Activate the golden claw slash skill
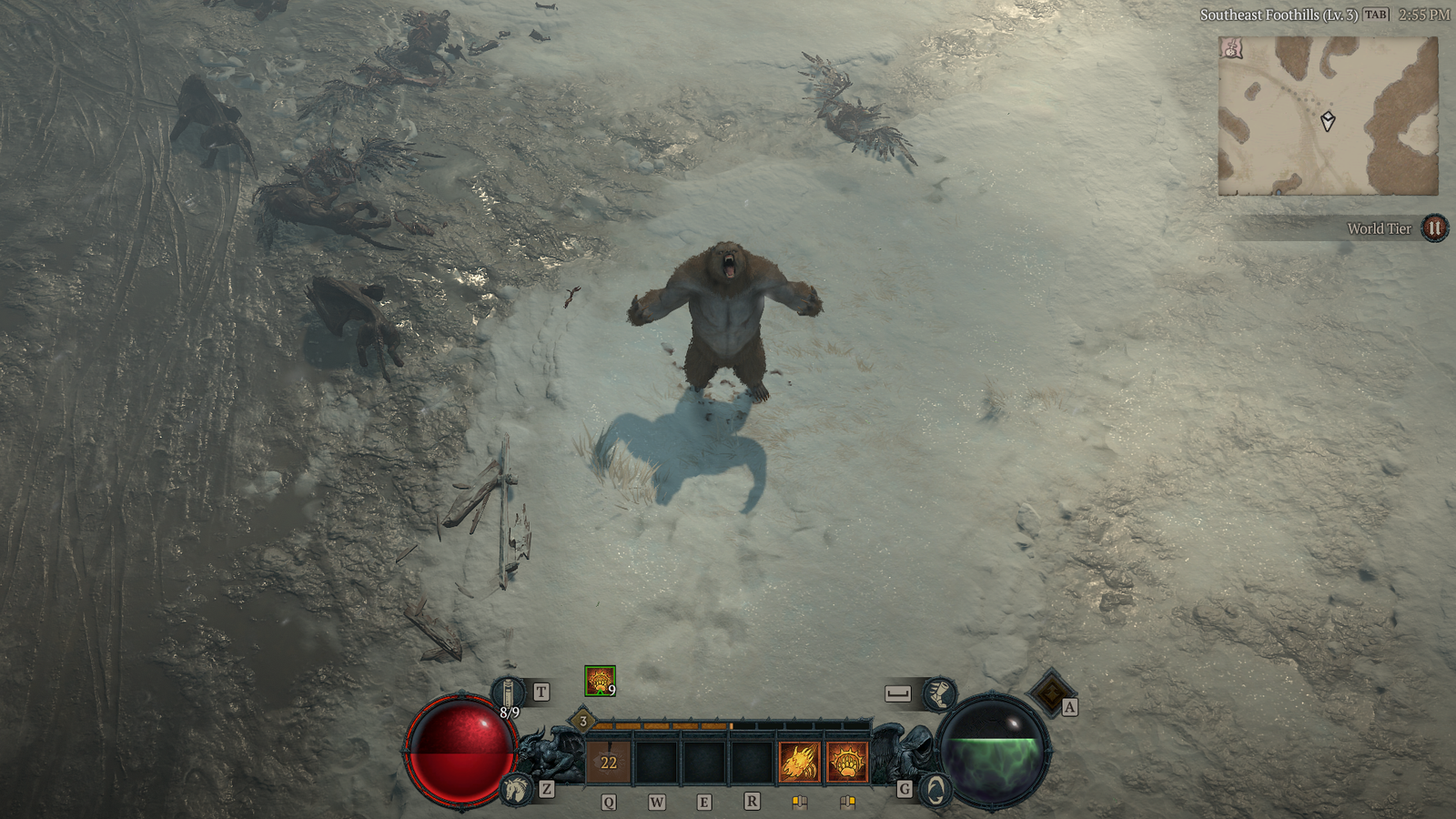 [x=799, y=762]
